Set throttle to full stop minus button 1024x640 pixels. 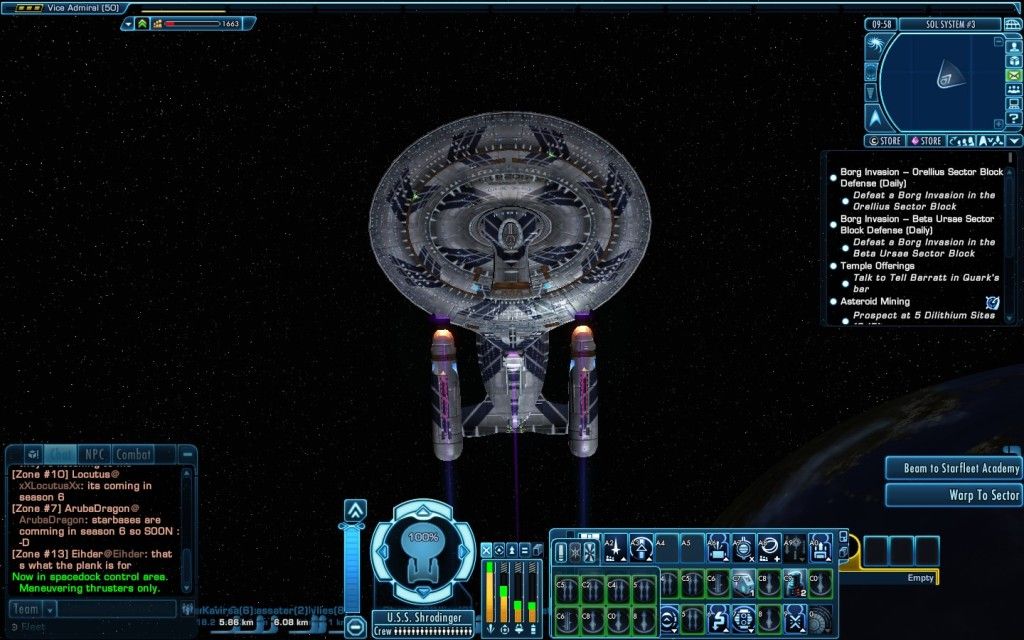(x=355, y=628)
